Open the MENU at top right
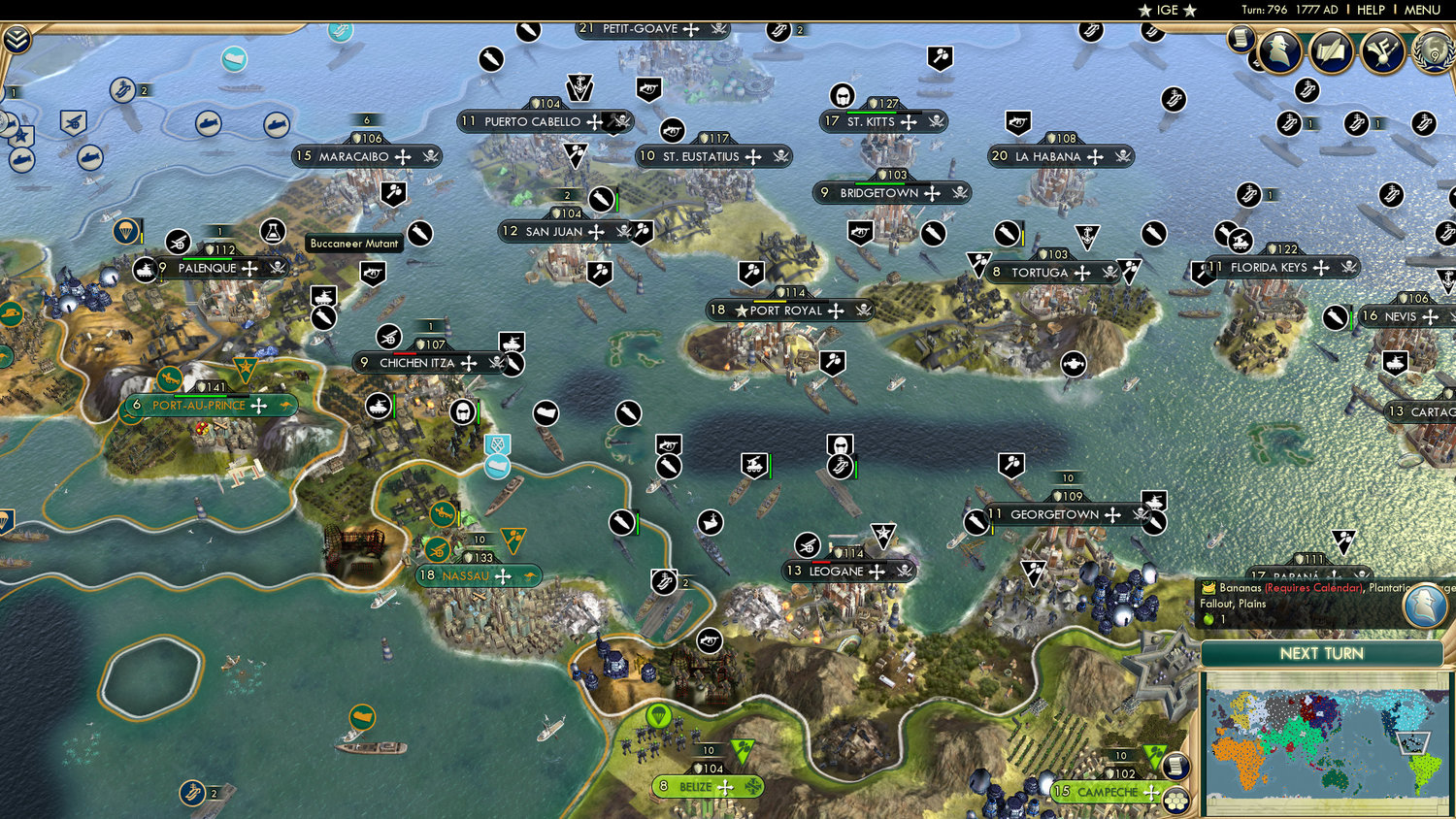Image resolution: width=1456 pixels, height=819 pixels. (x=1421, y=10)
